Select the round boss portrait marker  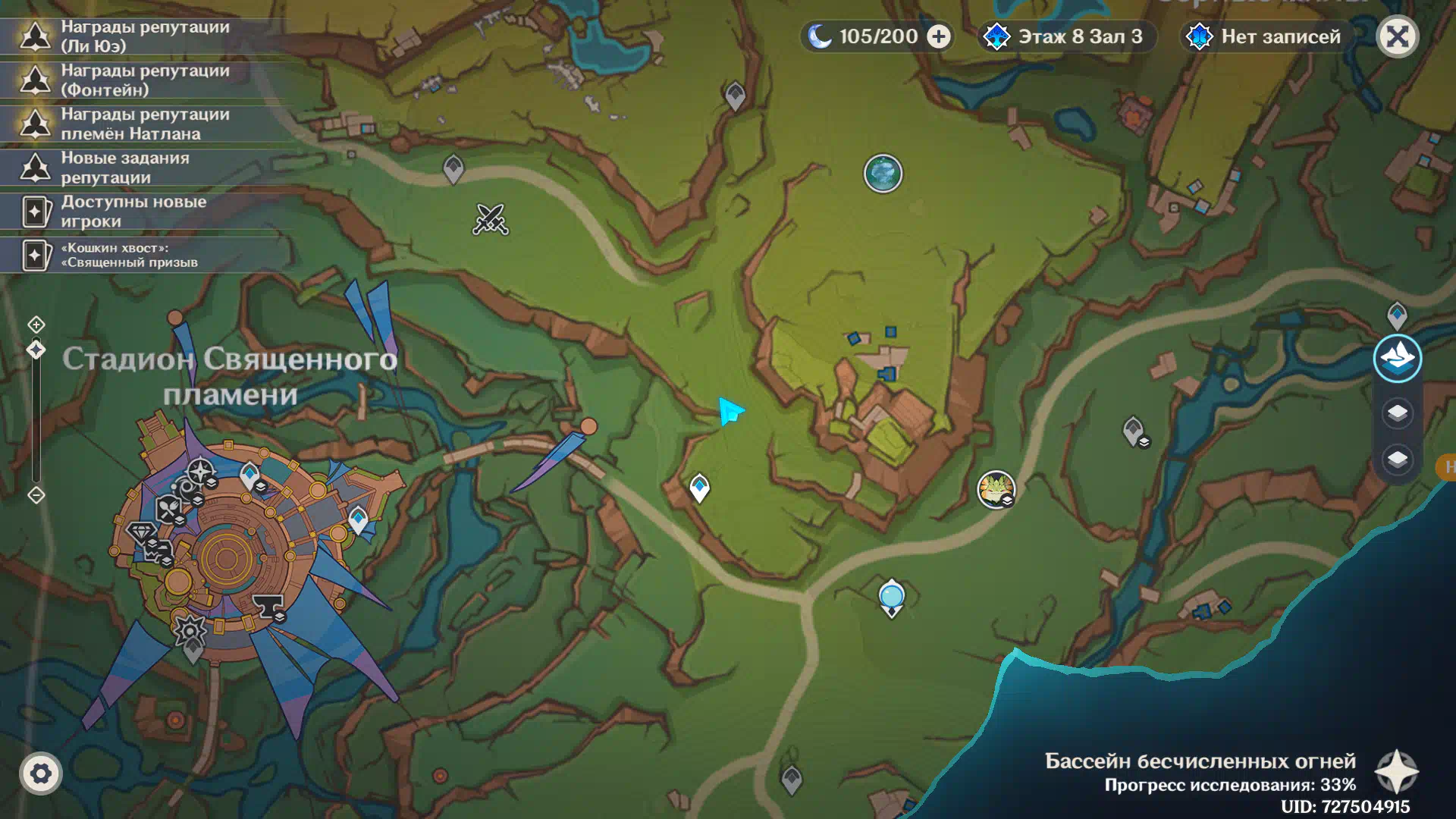point(996,488)
